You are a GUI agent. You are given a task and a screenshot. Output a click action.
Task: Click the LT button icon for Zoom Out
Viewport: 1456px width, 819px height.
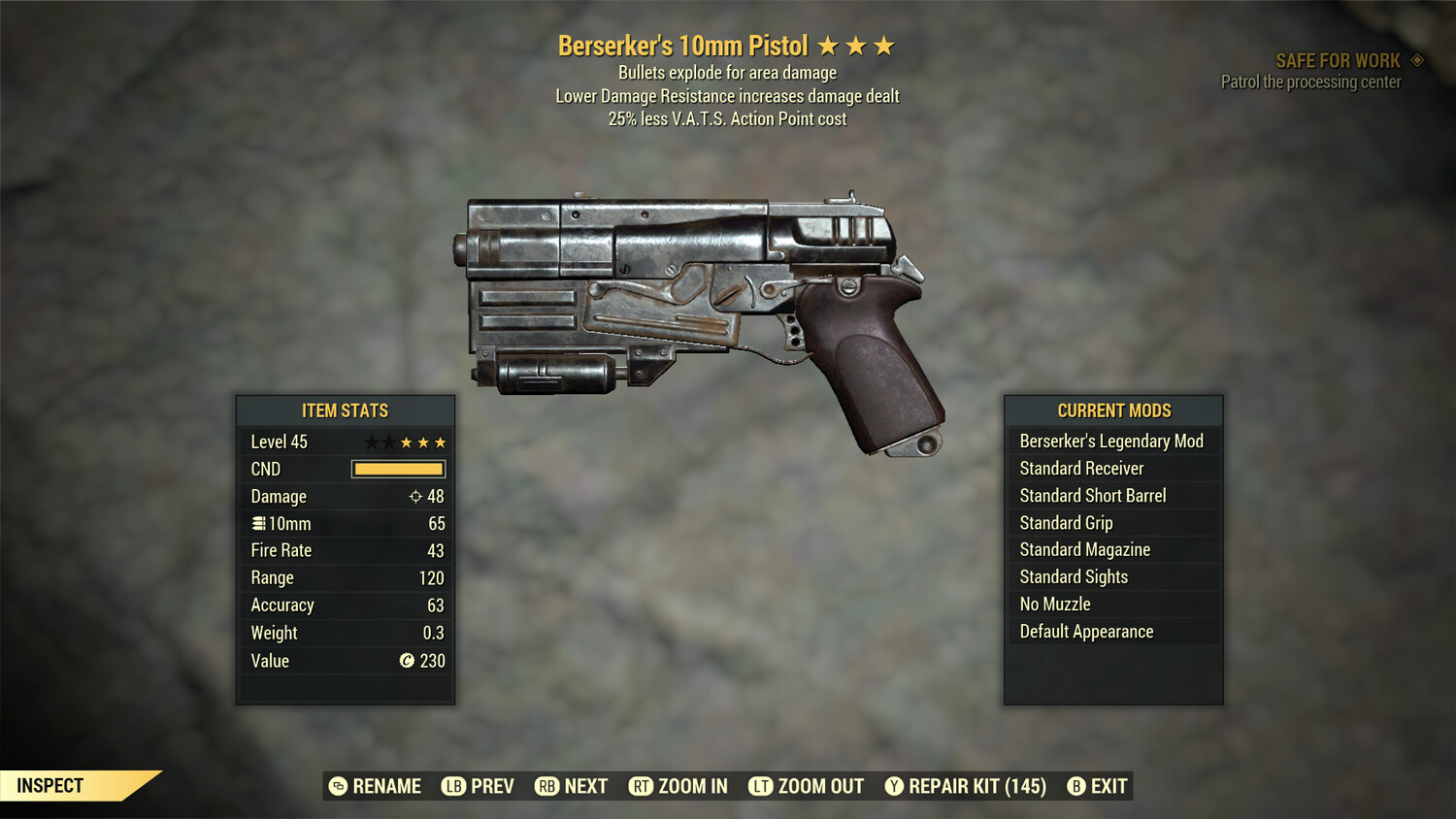pos(761,786)
